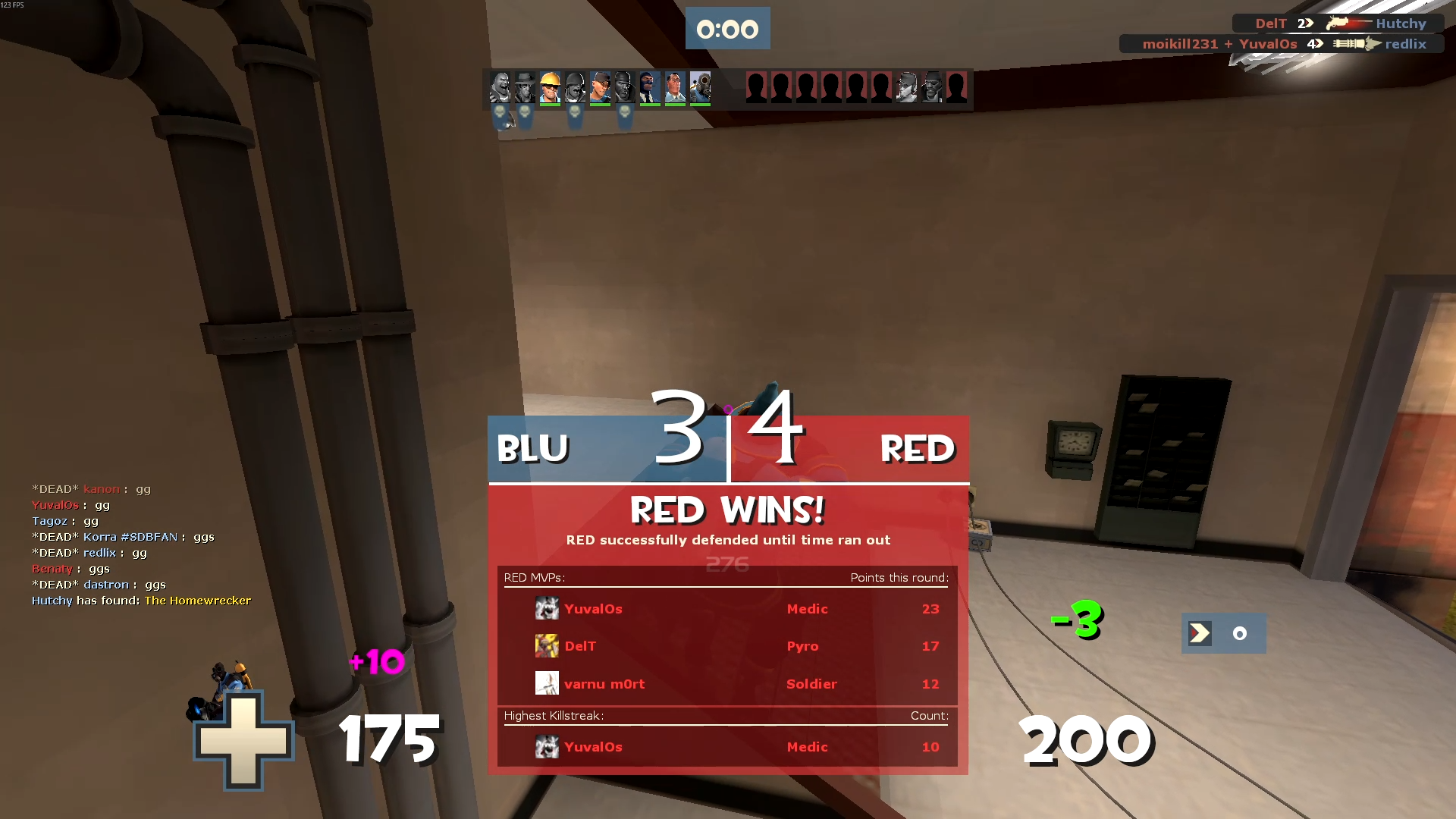The image size is (1456, 819).
Task: Select the dead BLU Heavy portrait
Action: (500, 88)
